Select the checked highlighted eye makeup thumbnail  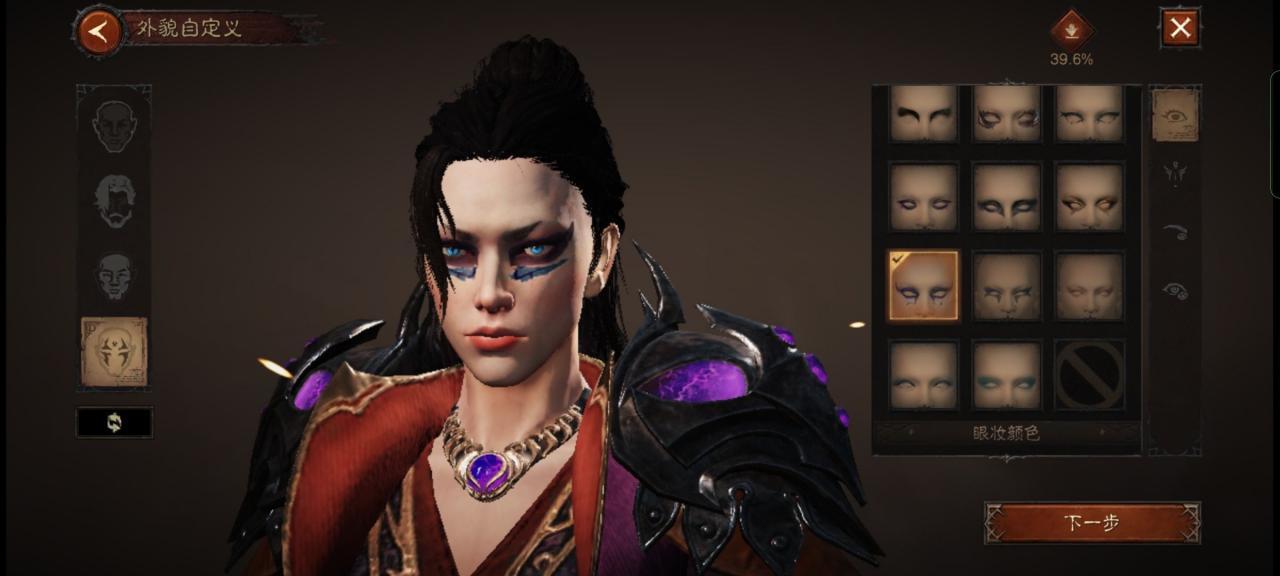[x=923, y=285]
